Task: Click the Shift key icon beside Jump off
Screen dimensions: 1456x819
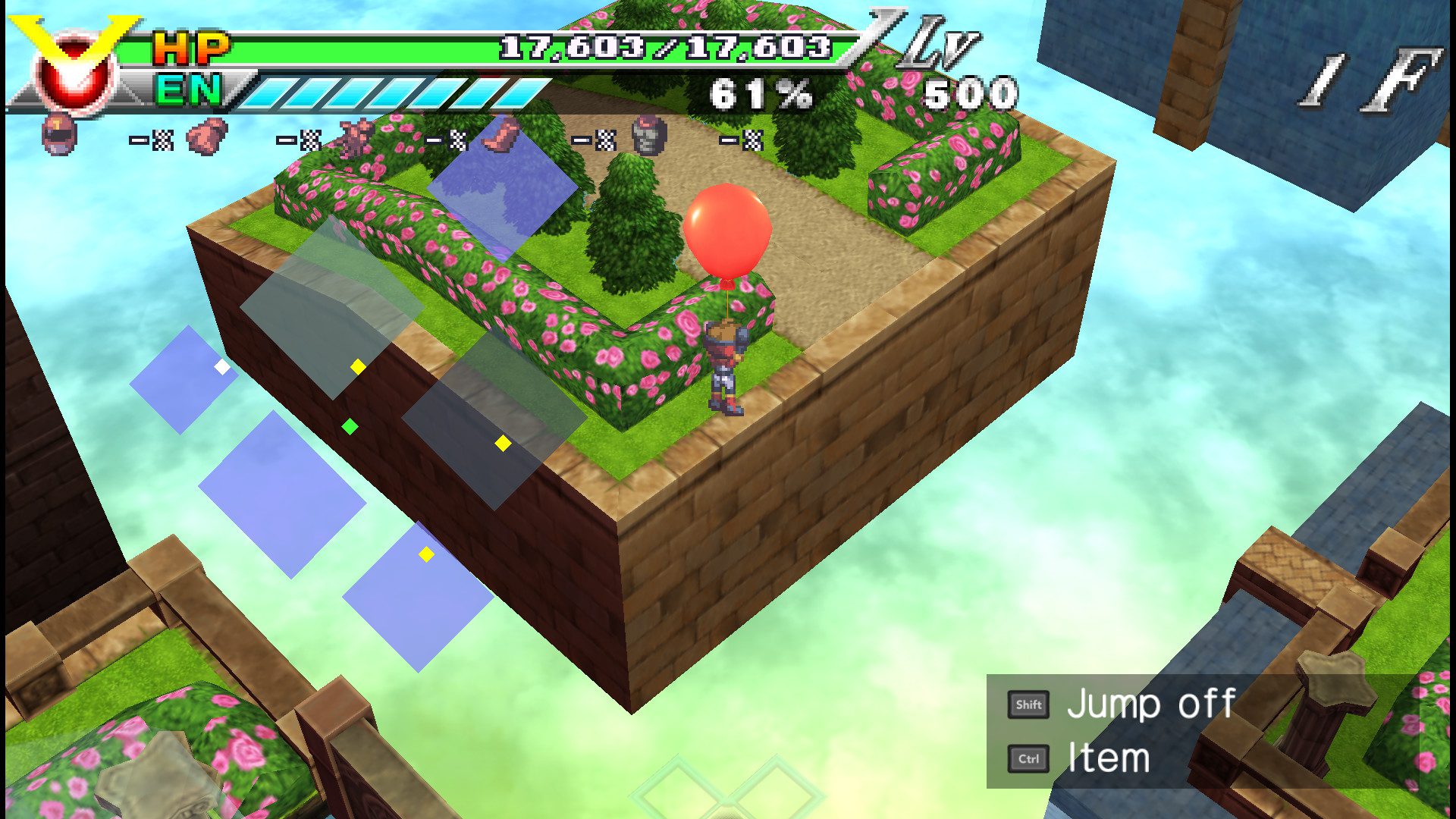Action: 1028,704
